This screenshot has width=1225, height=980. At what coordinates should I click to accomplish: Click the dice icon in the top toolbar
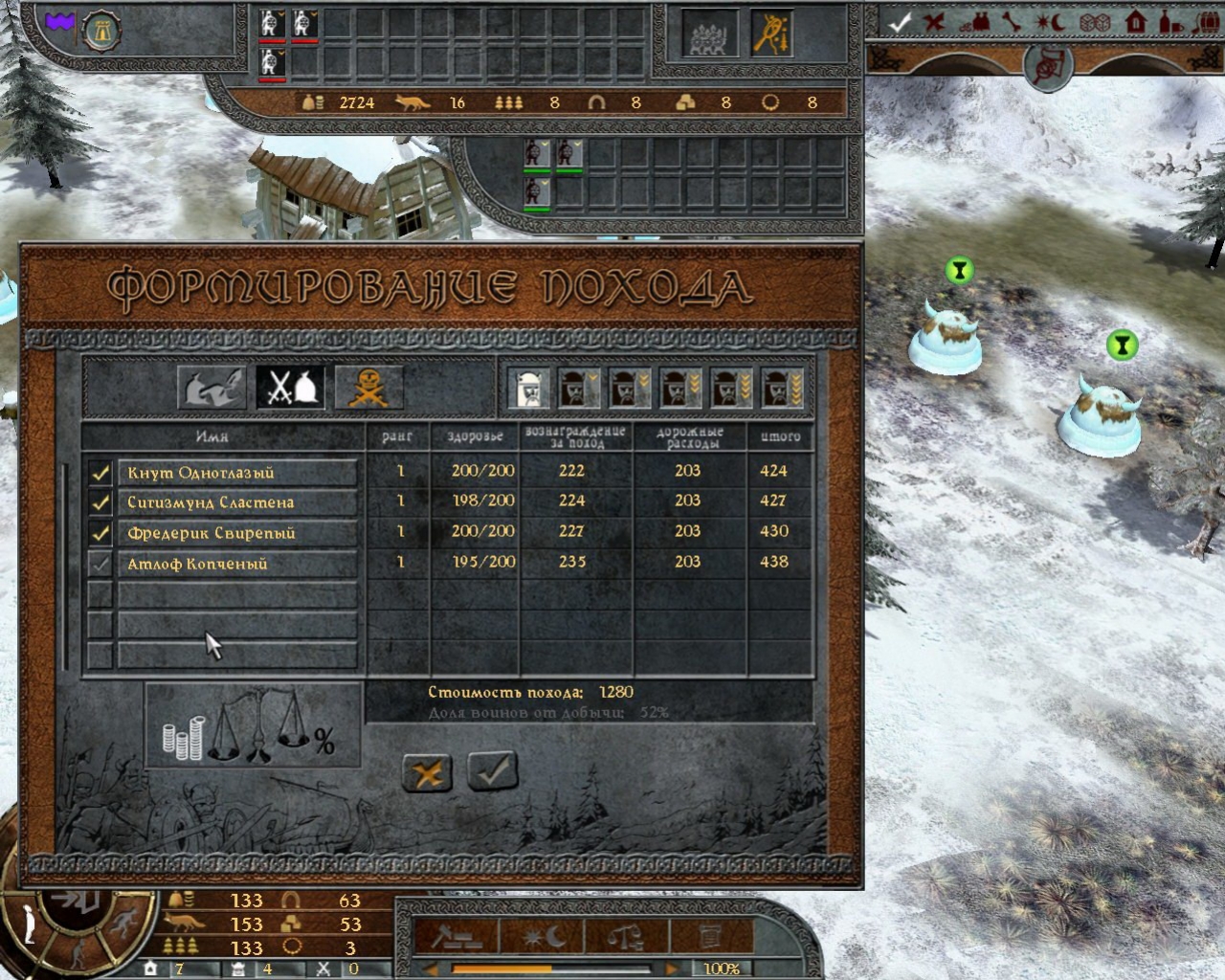[1093, 22]
